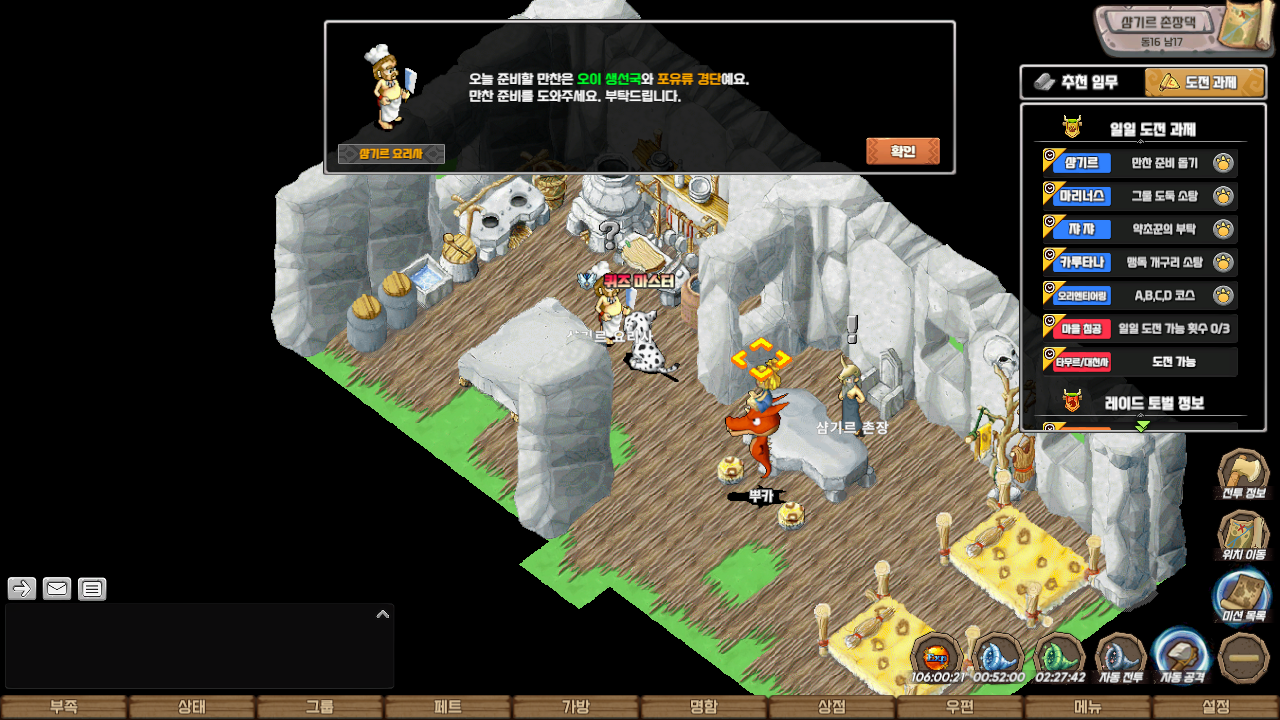Image resolution: width=1280 pixels, height=720 pixels.
Task: Toggle 자동 공격 hammer icon
Action: click(1182, 658)
